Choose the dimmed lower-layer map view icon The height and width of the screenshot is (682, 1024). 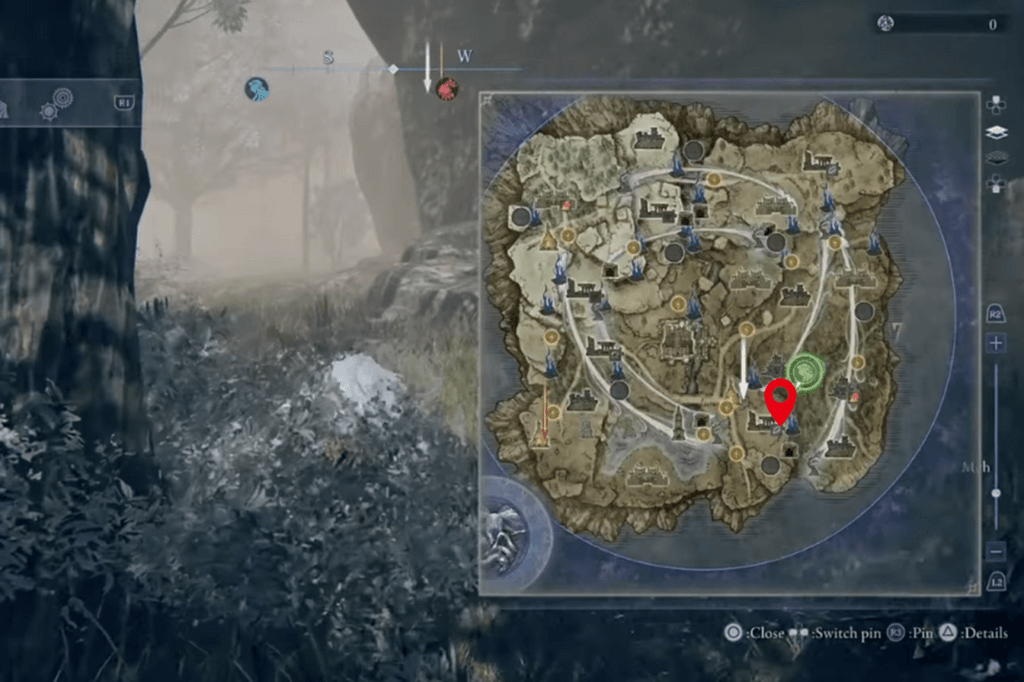click(996, 158)
